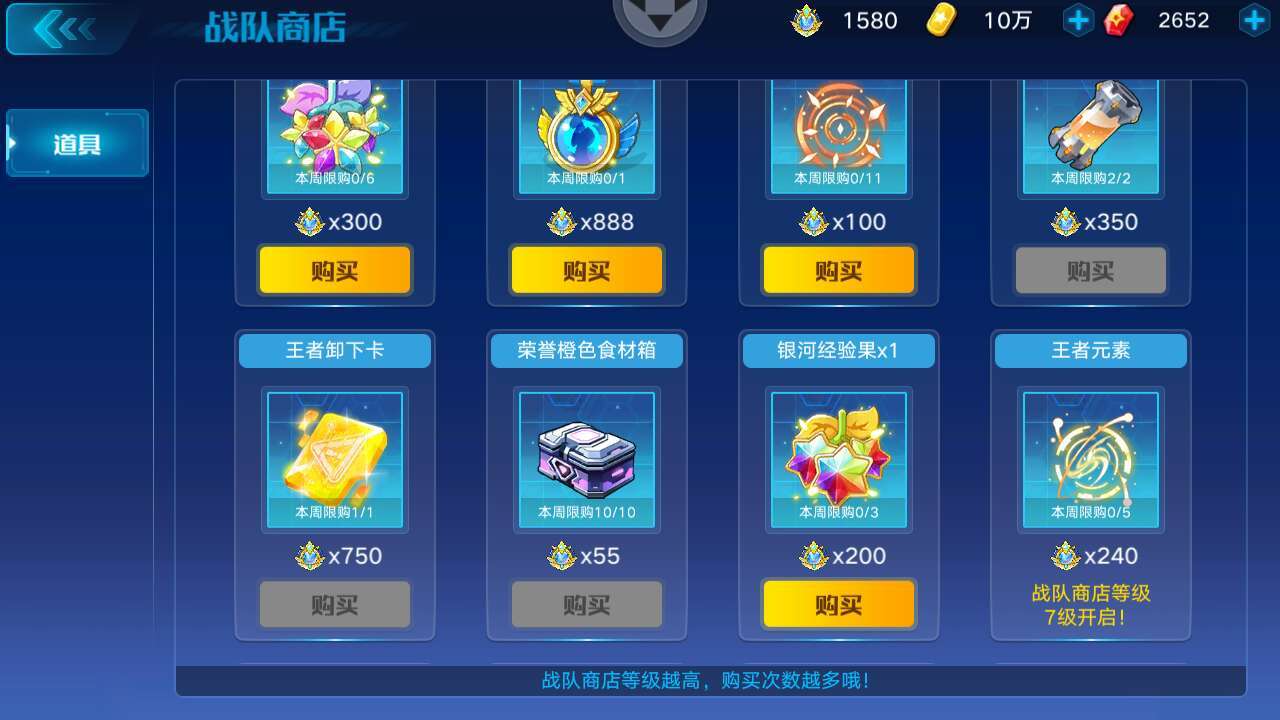1280x720 pixels.
Task: Click the 王者元素 glowing orb image
Action: 1090,457
